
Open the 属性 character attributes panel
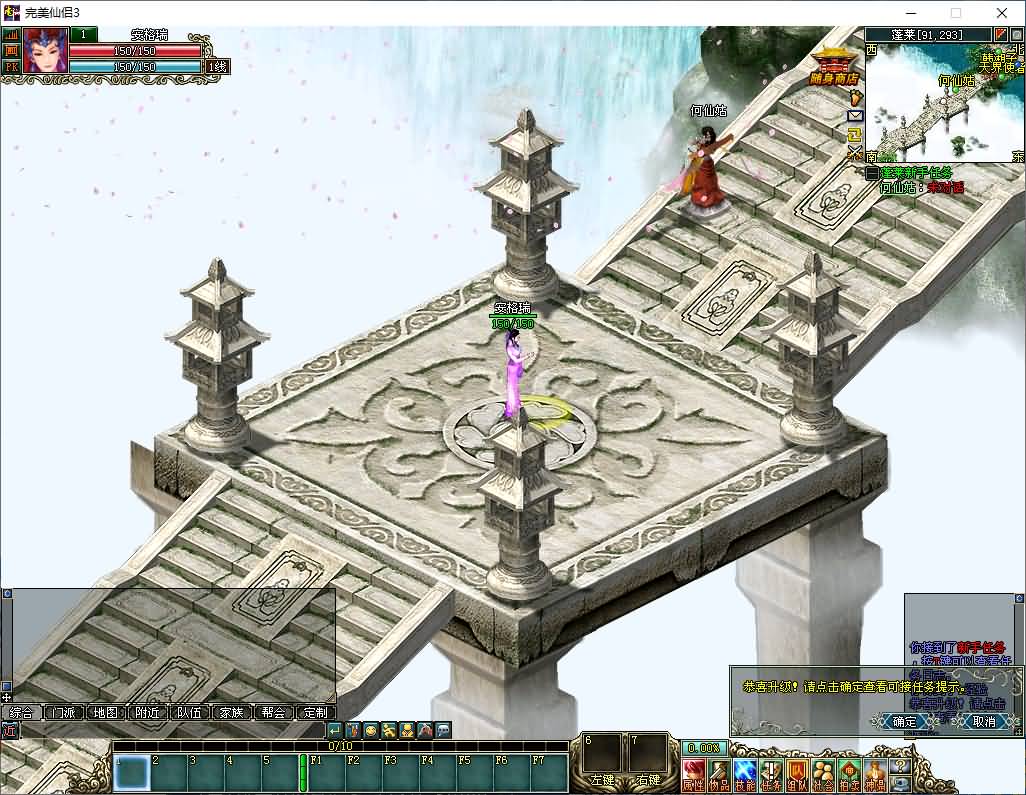point(693,775)
